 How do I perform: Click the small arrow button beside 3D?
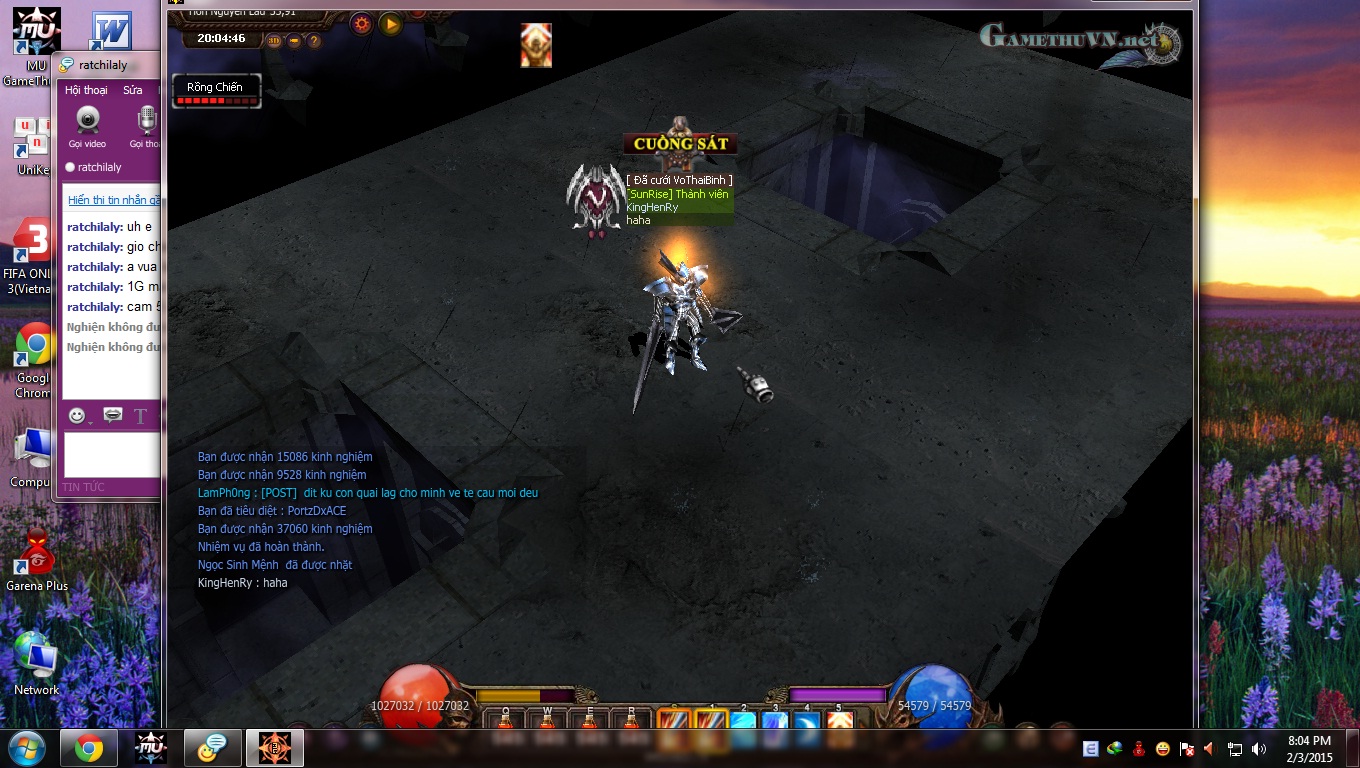coord(294,41)
